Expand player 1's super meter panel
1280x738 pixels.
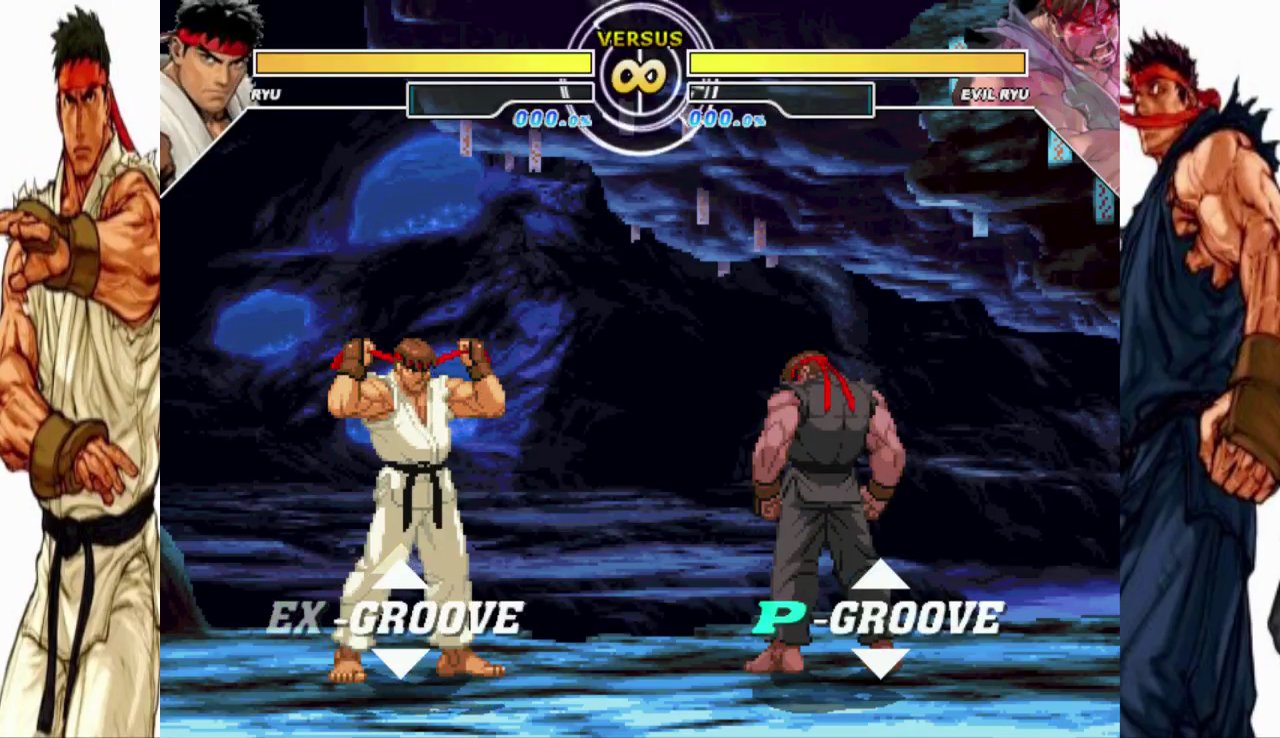pos(500,98)
